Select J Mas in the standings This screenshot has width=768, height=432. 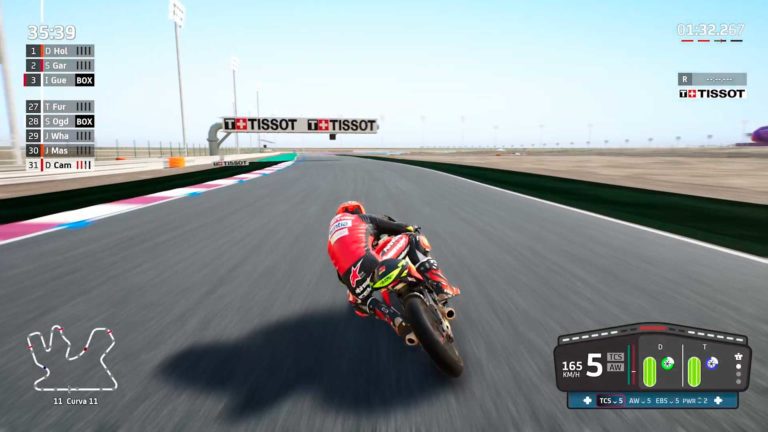60,150
